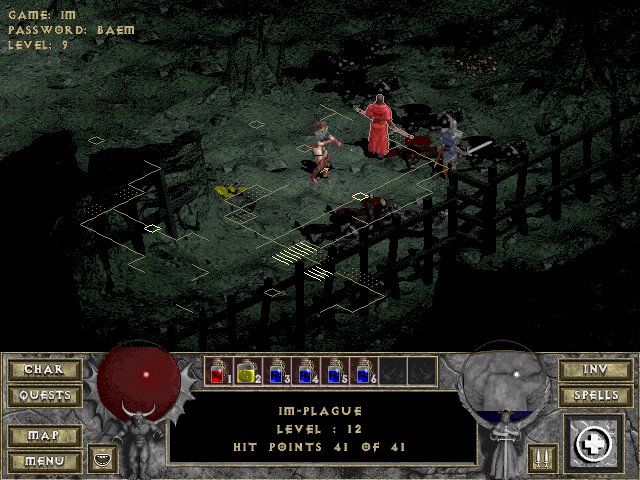Toggle player-versus-player with the crossed swords button

[x=540, y=458]
